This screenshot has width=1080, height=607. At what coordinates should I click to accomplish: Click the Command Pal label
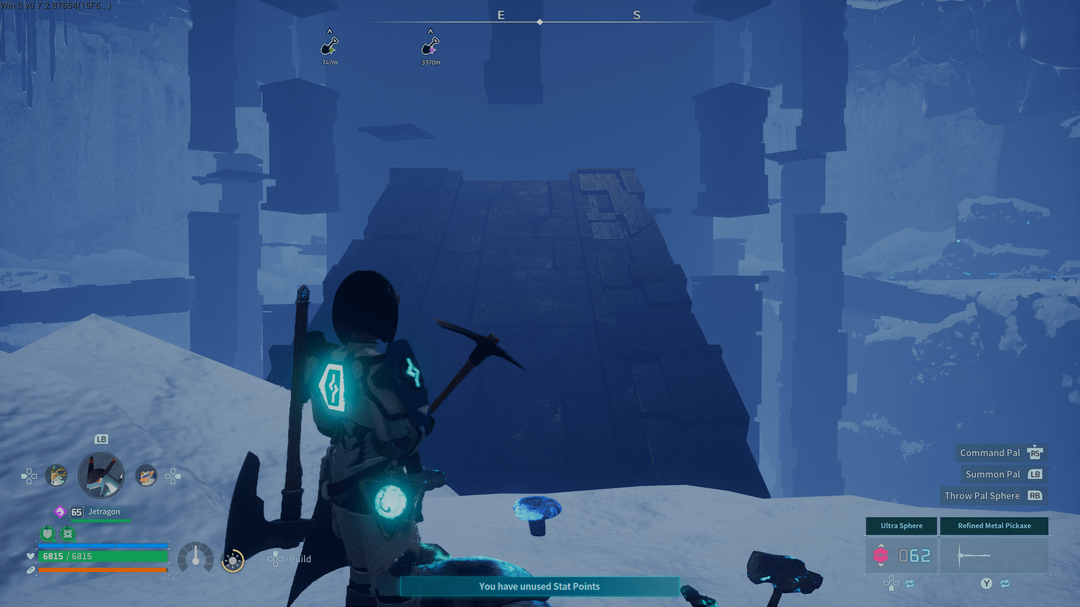(990, 453)
